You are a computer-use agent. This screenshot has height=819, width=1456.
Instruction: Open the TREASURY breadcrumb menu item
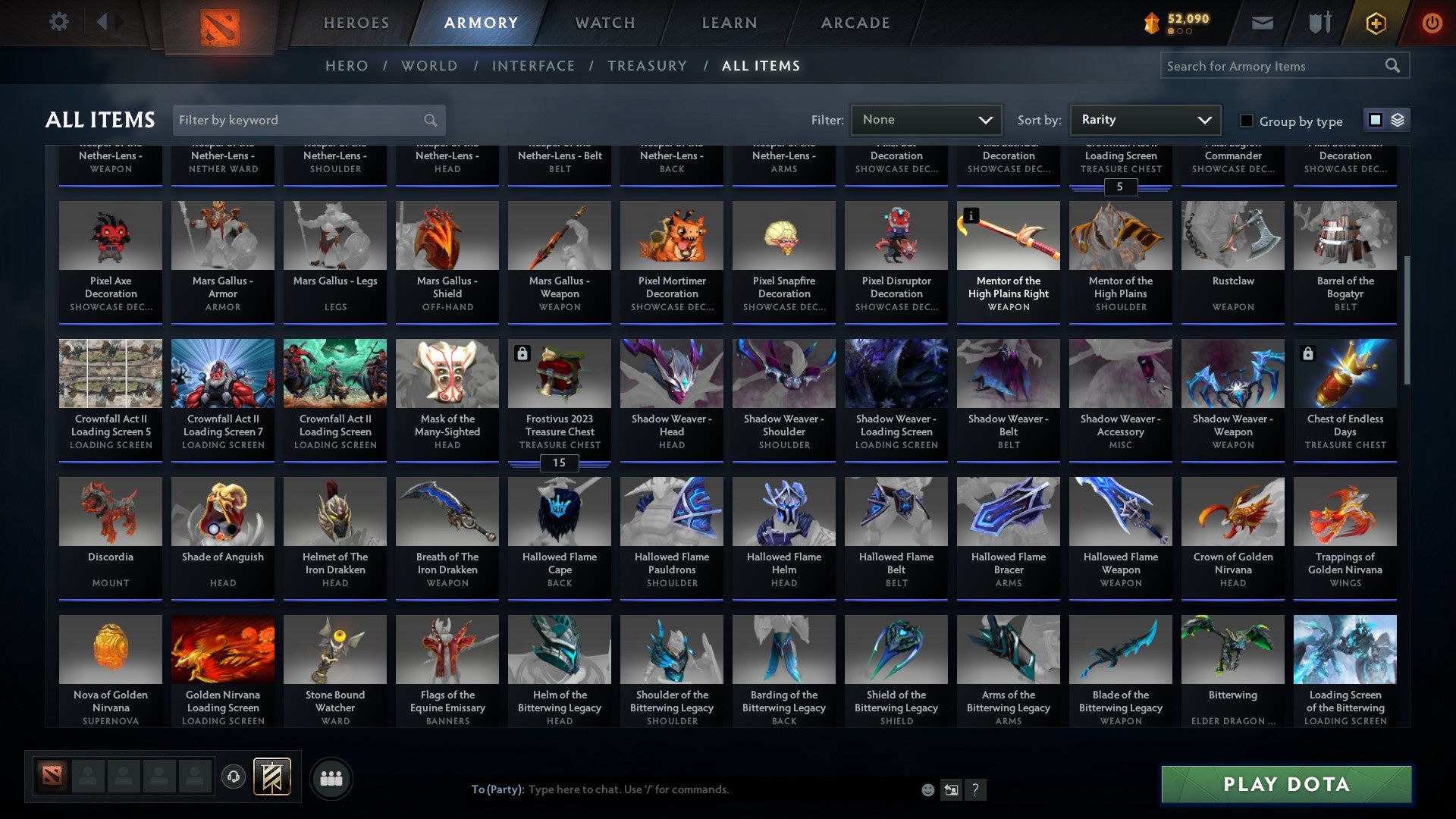pyautogui.click(x=648, y=66)
